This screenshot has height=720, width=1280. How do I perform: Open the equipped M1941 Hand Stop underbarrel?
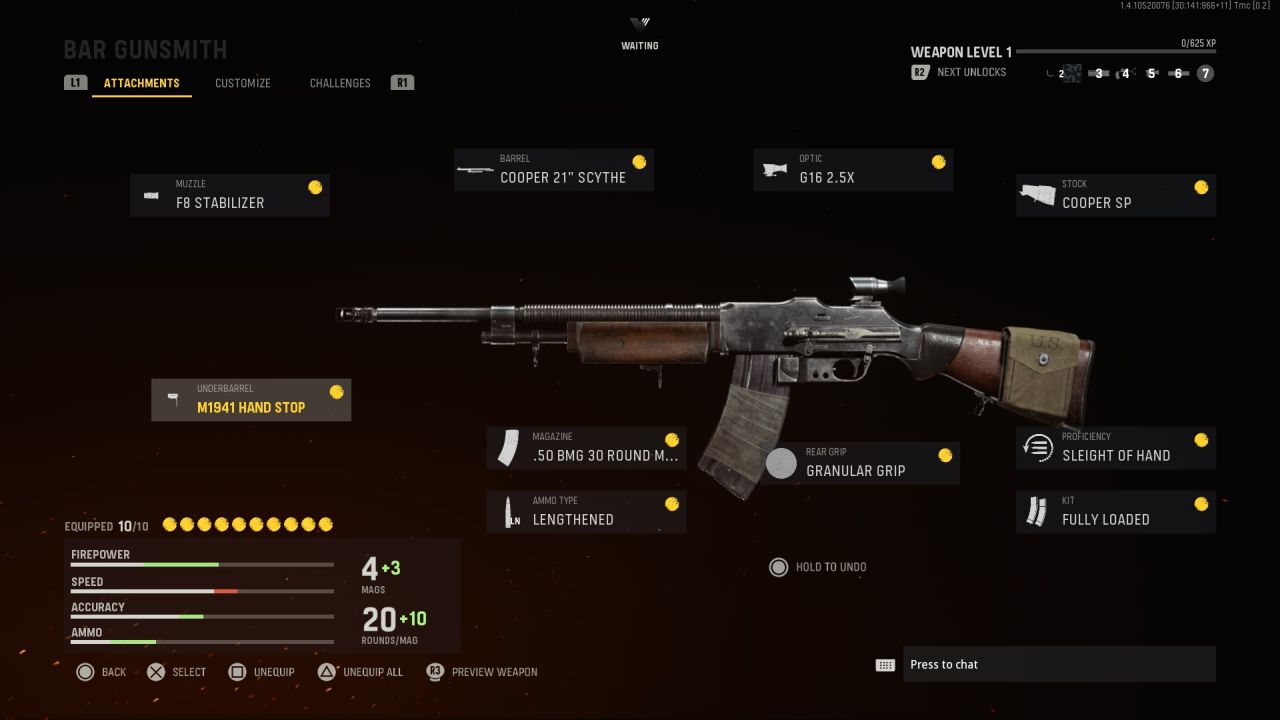click(x=251, y=399)
